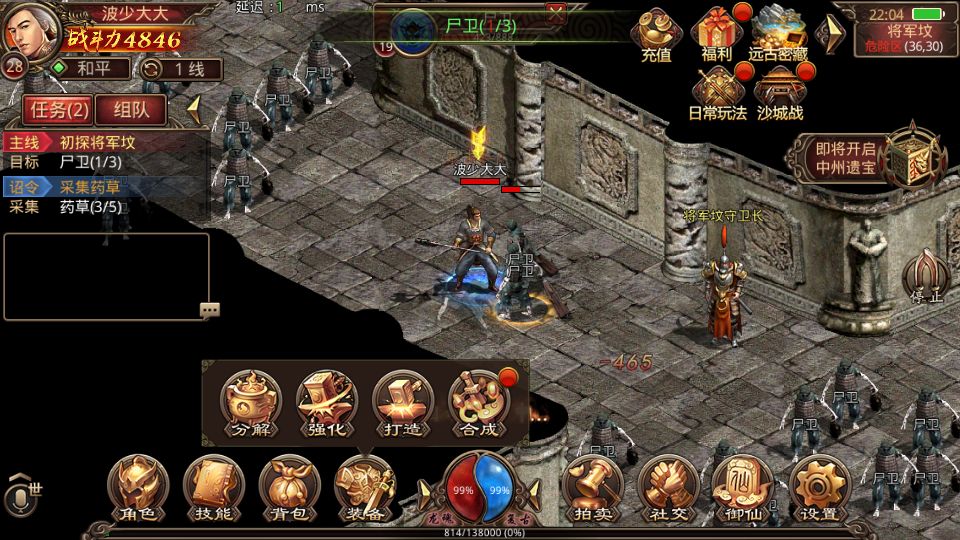Open the 角色 character menu
This screenshot has height=540, width=960.
[138, 487]
